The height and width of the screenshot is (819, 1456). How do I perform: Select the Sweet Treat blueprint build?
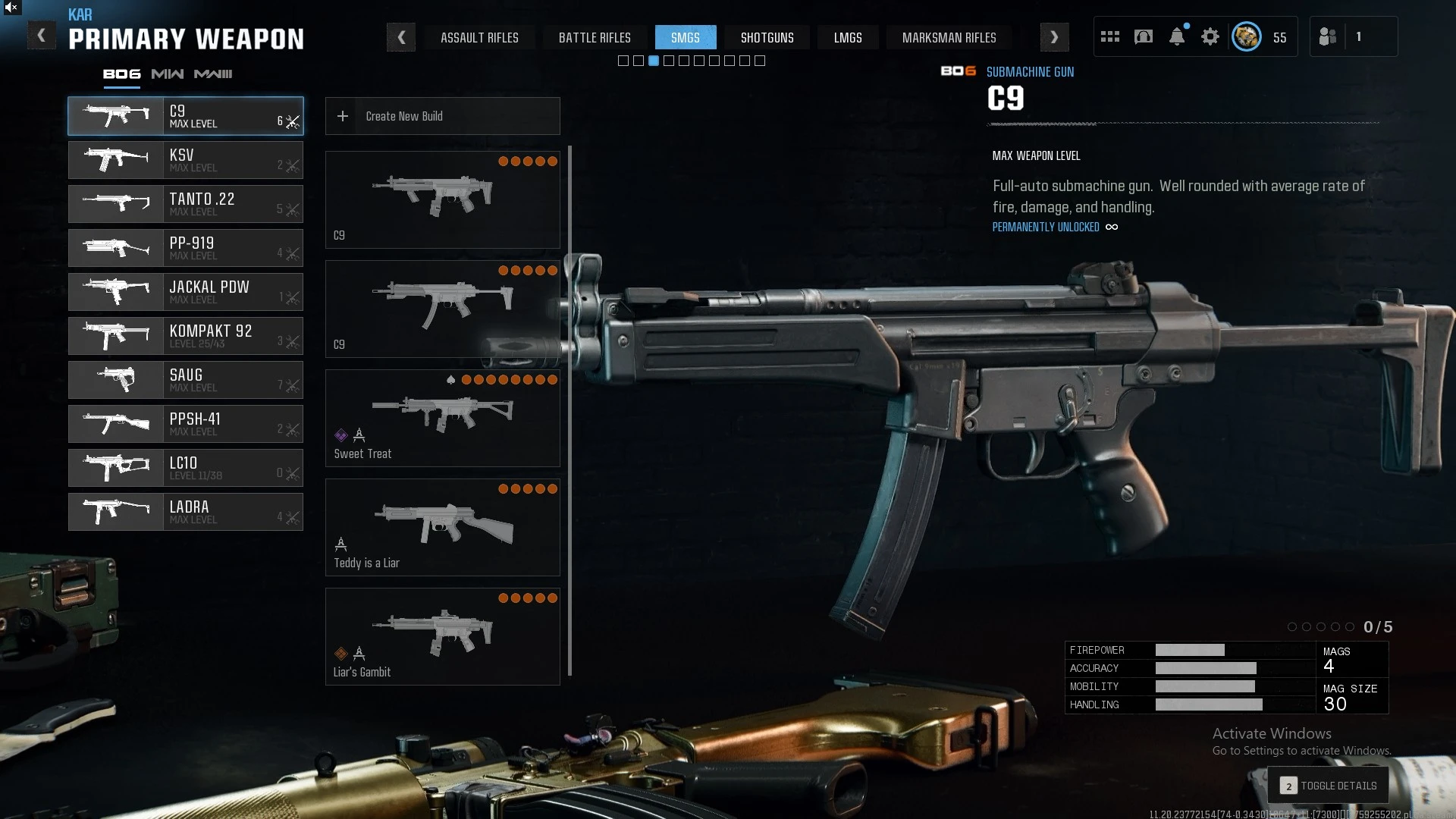click(x=442, y=418)
